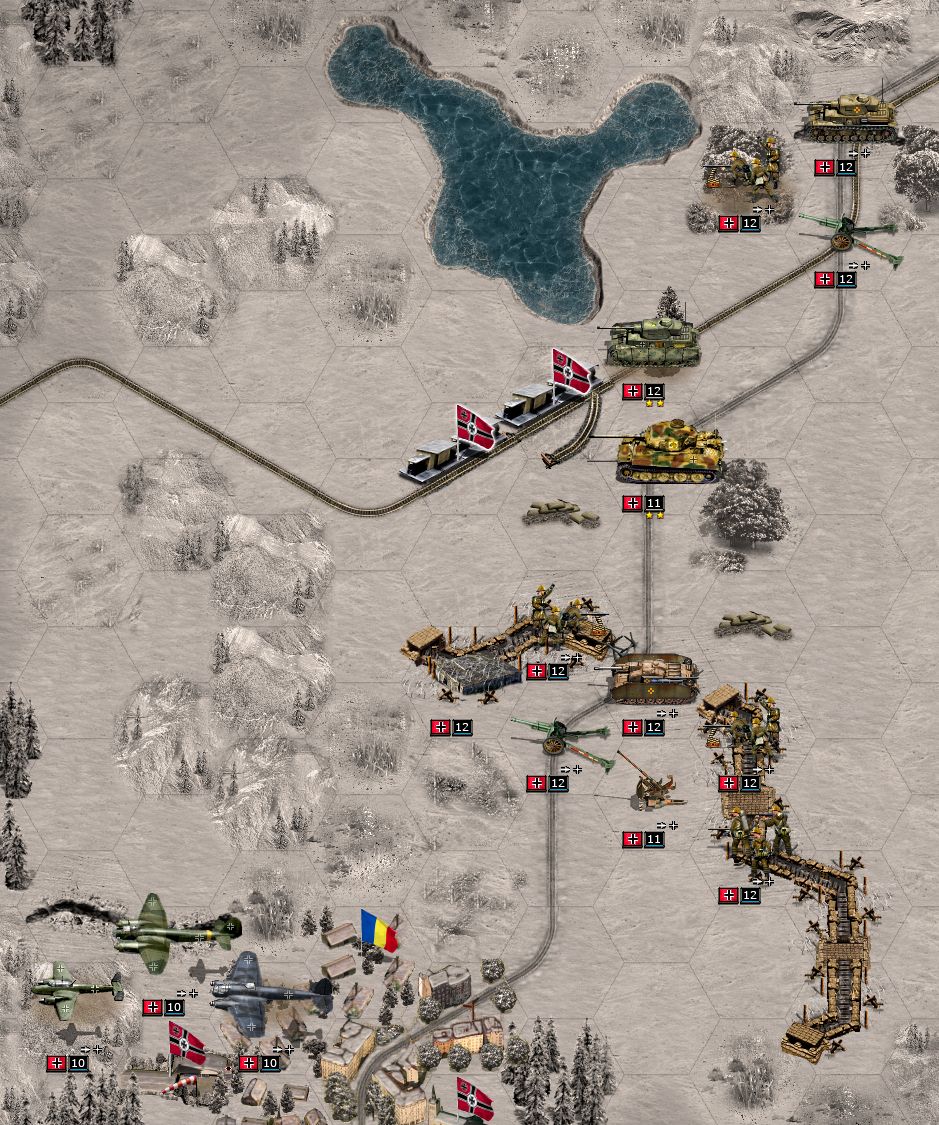Select the panzer unit beside the frozen lake
This screenshot has width=939, height=1125.
click(x=654, y=342)
